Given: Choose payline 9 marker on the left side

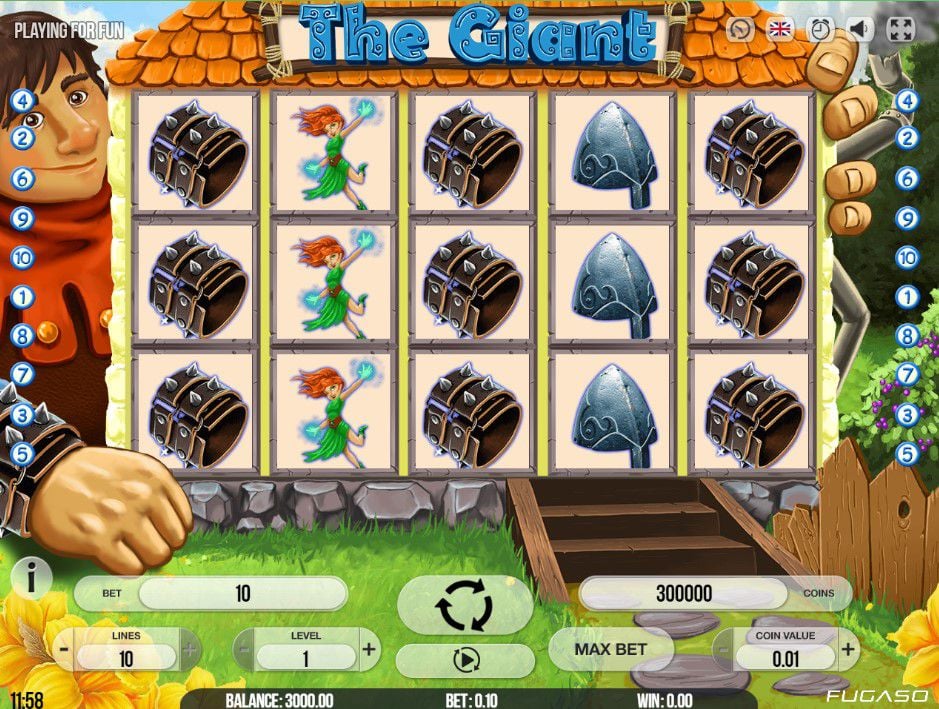Looking at the screenshot, I should [22, 218].
